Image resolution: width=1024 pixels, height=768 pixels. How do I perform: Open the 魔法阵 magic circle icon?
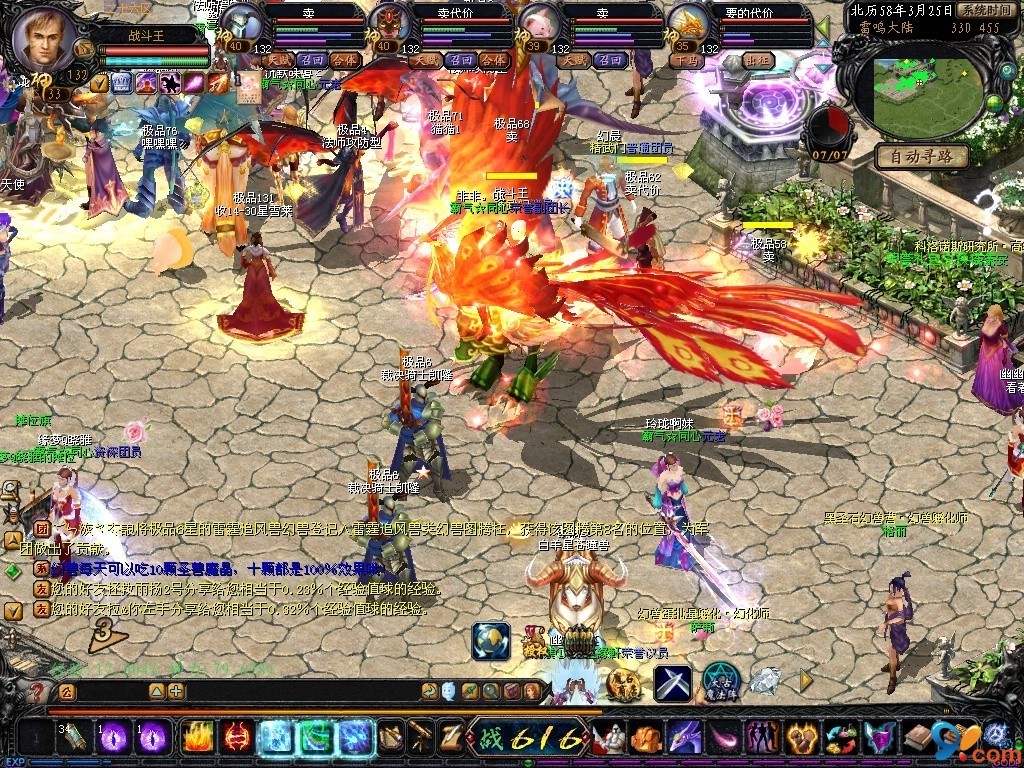coord(720,682)
